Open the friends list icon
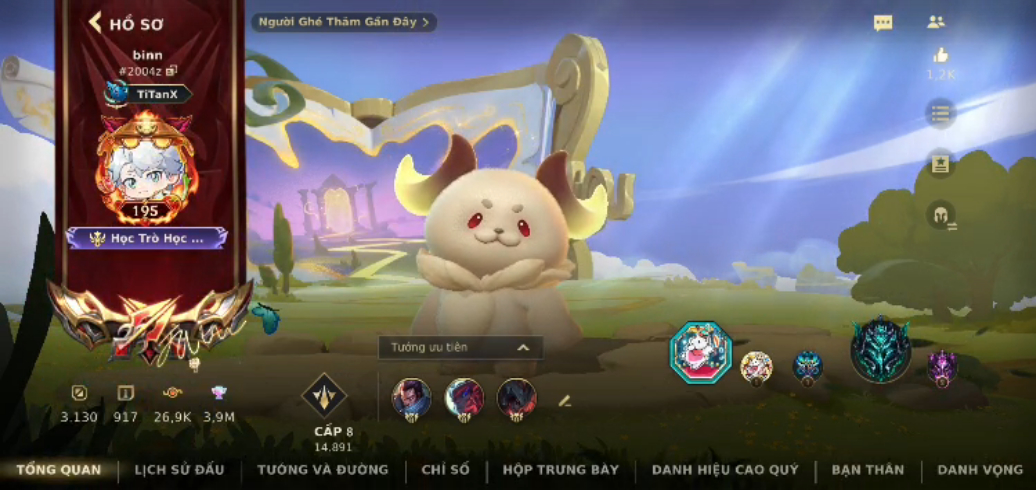Screen dimensions: 1036x490 coord(936,22)
